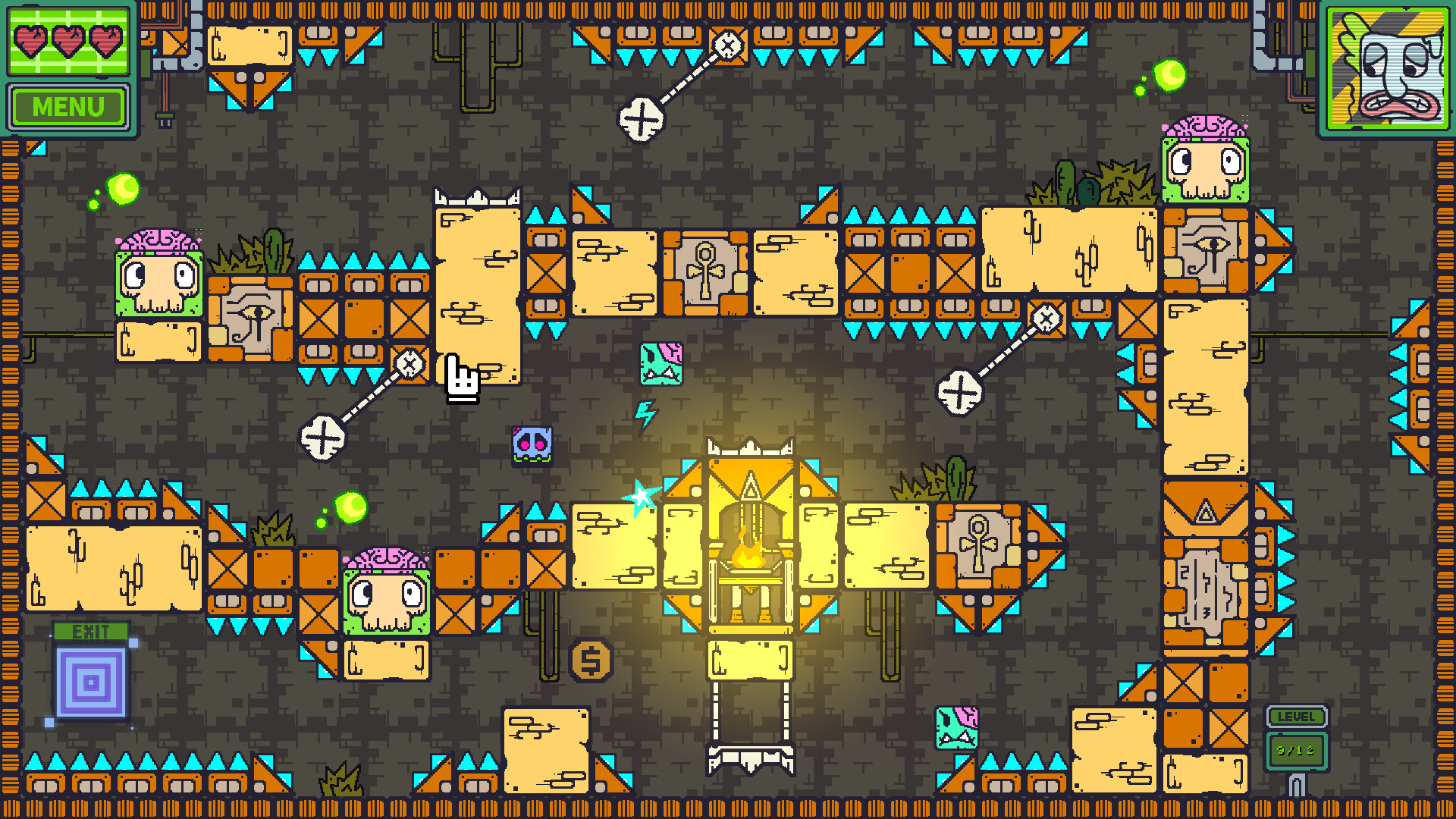The height and width of the screenshot is (819, 1456).
Task: Click the lightning bolt pickup
Action: click(646, 413)
